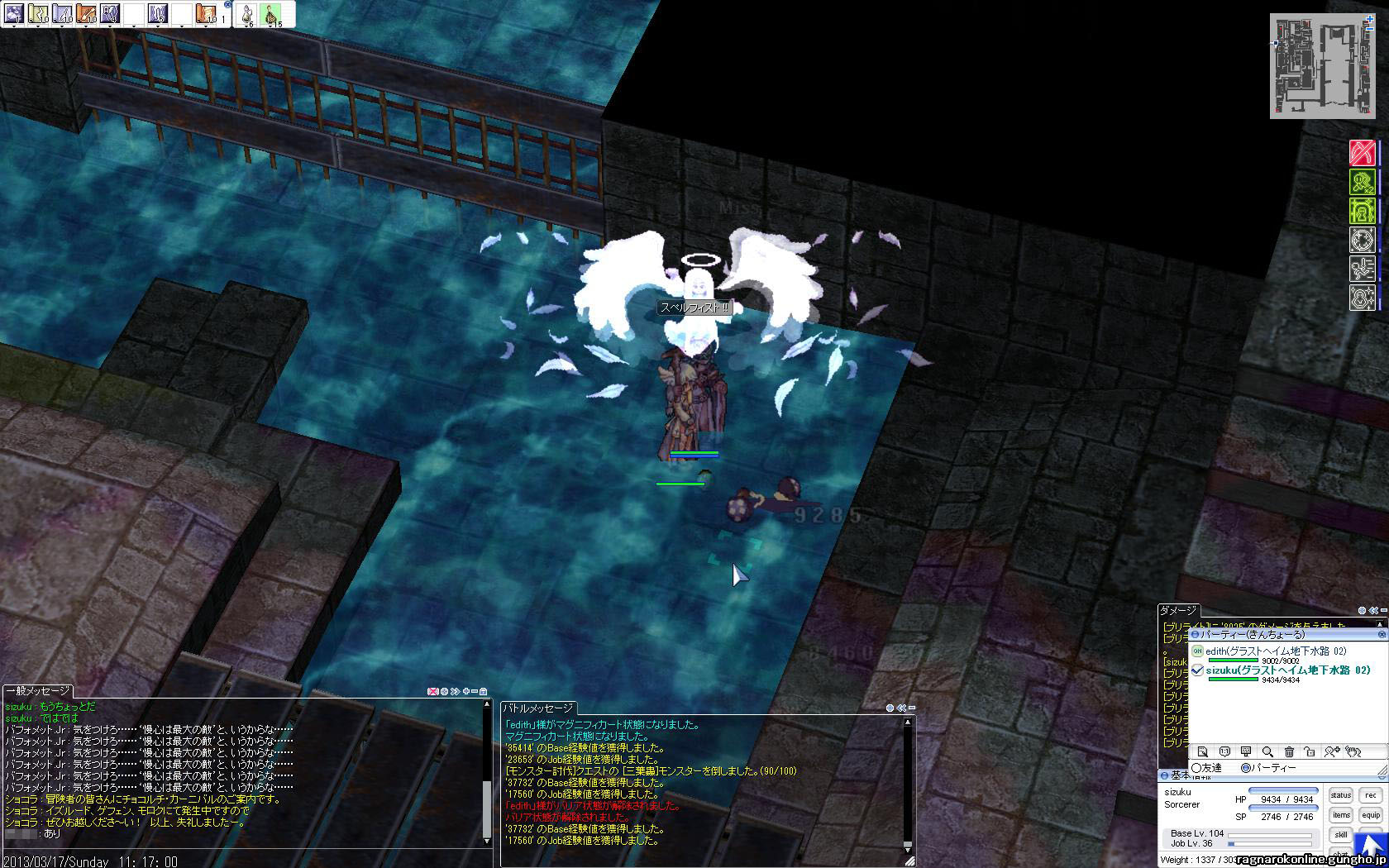Open the items inventory button
Image resolution: width=1389 pixels, height=868 pixels.
pos(1340,815)
